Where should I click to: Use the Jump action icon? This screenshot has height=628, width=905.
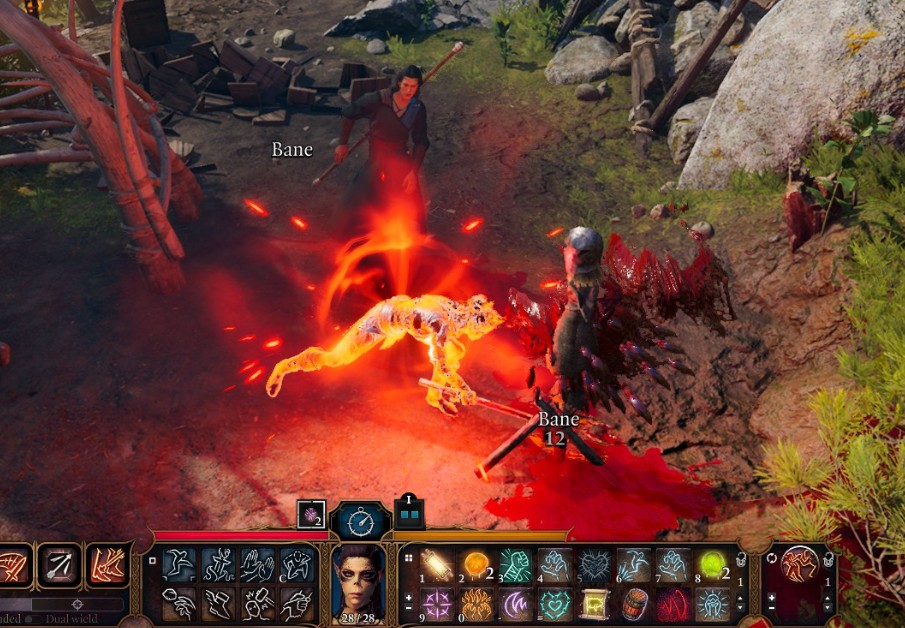pos(178,565)
